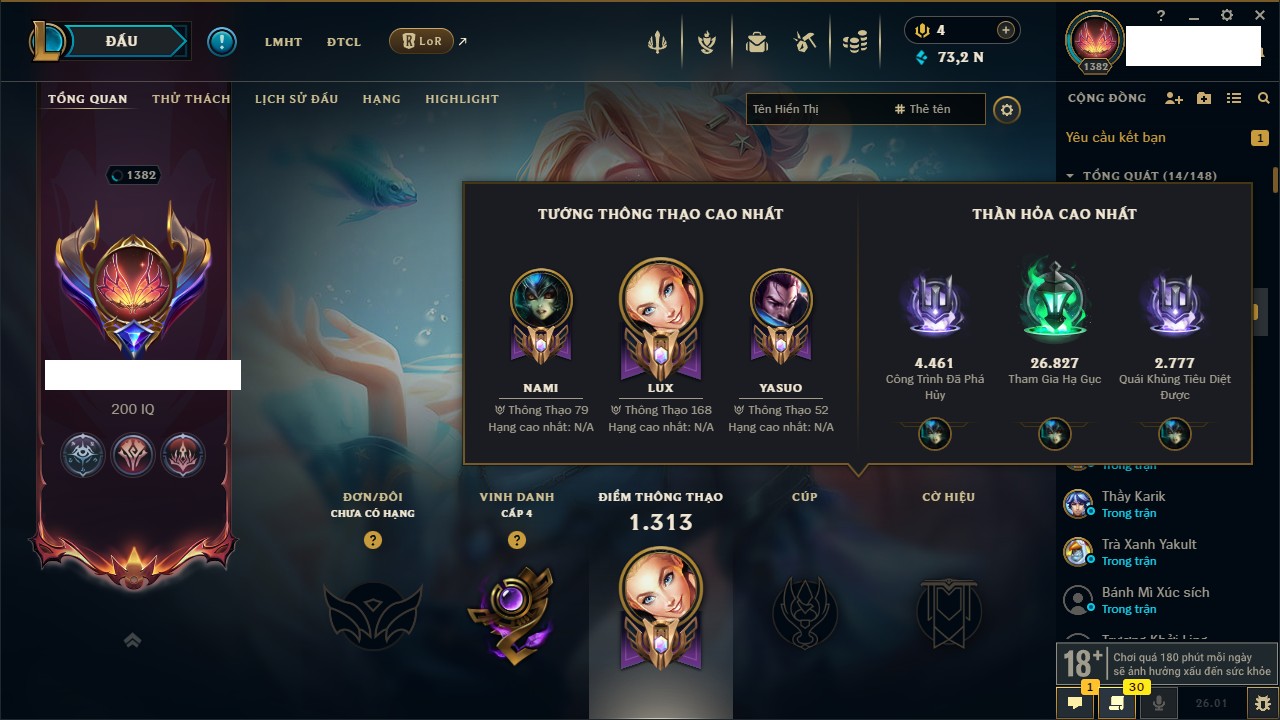The image size is (1280, 720).
Task: Open the backpack collection icon
Action: pyautogui.click(x=756, y=43)
